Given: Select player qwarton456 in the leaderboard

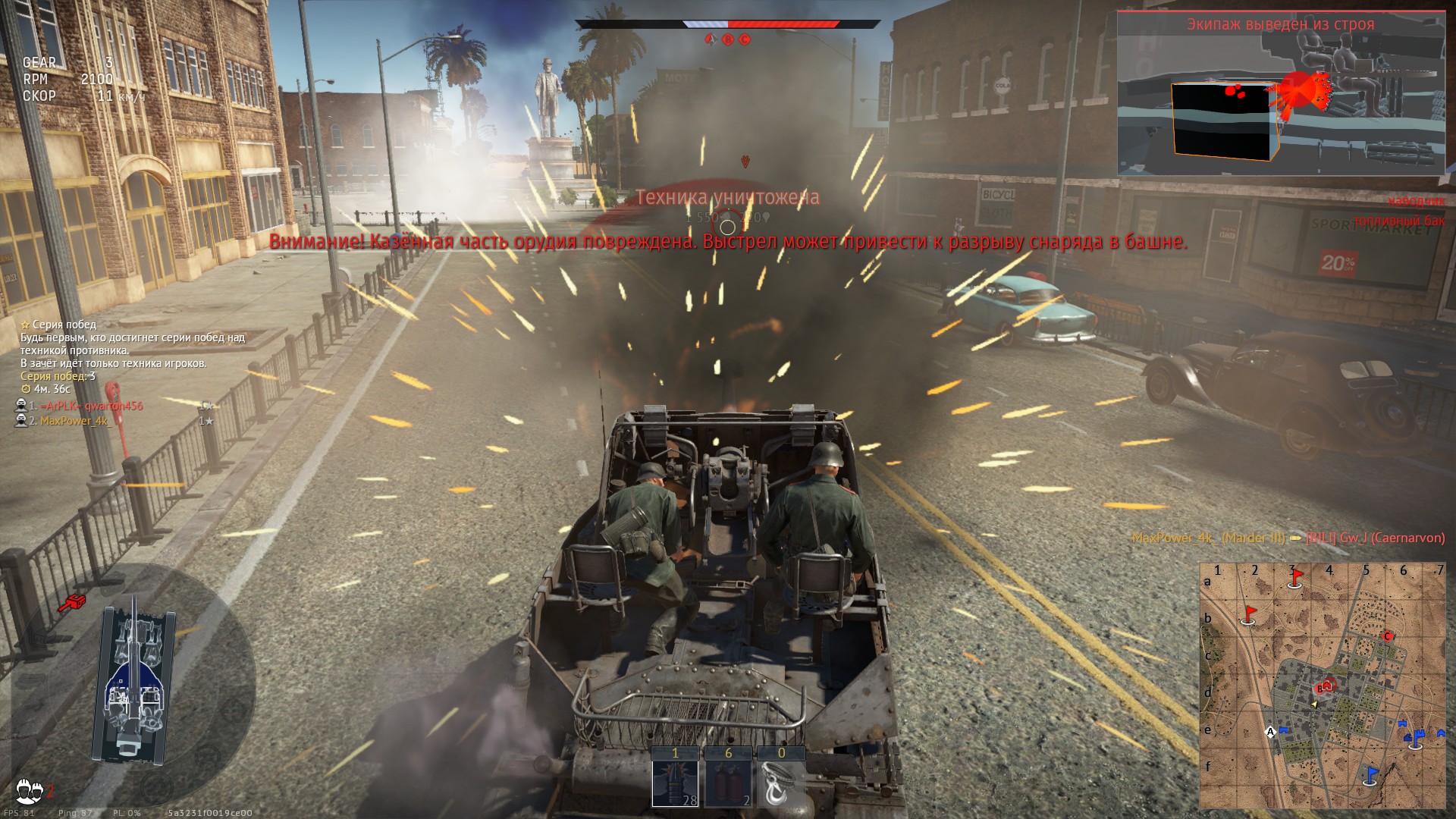Looking at the screenshot, I should point(91,406).
